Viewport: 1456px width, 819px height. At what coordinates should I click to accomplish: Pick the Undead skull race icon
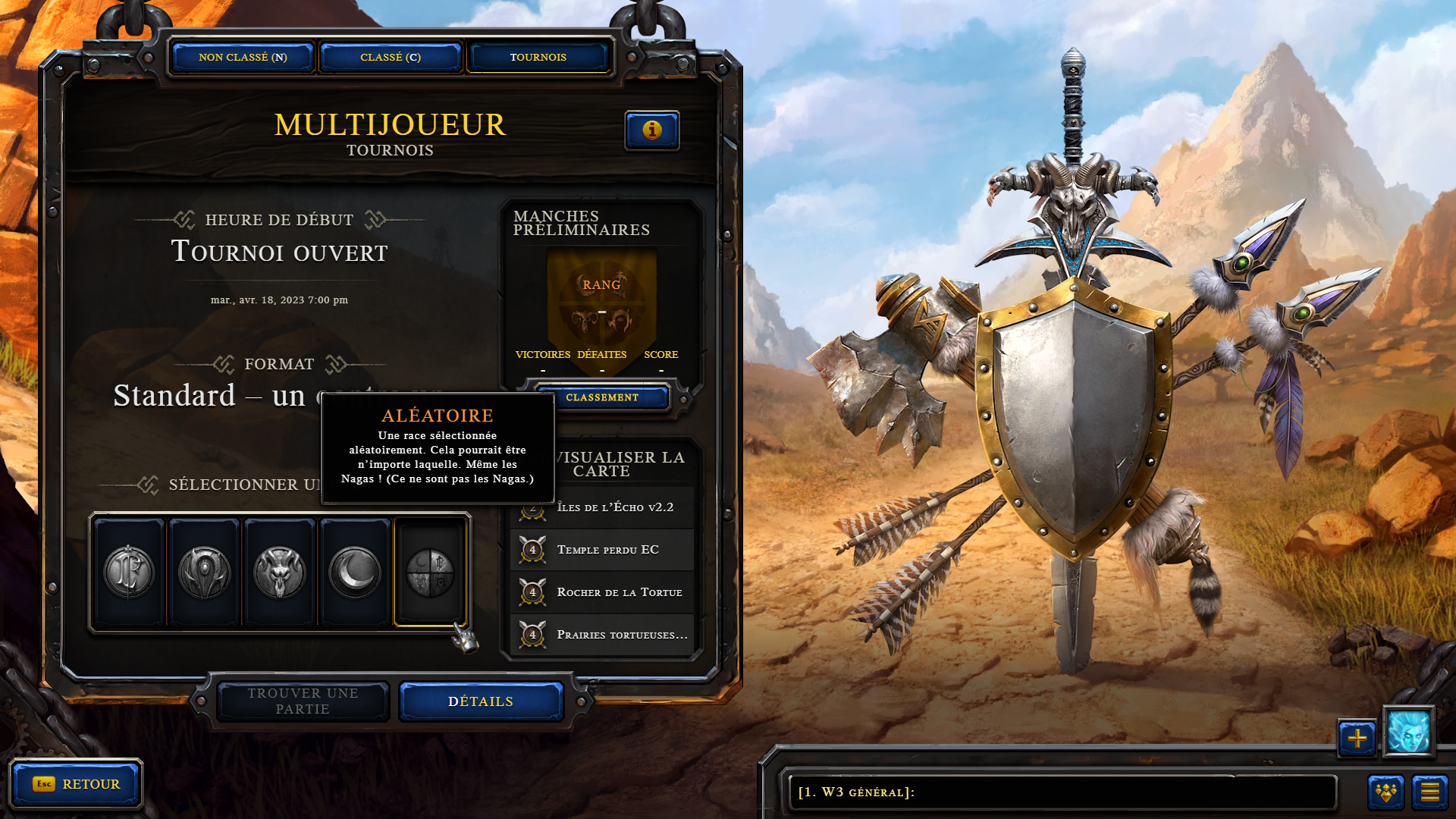coord(280,573)
